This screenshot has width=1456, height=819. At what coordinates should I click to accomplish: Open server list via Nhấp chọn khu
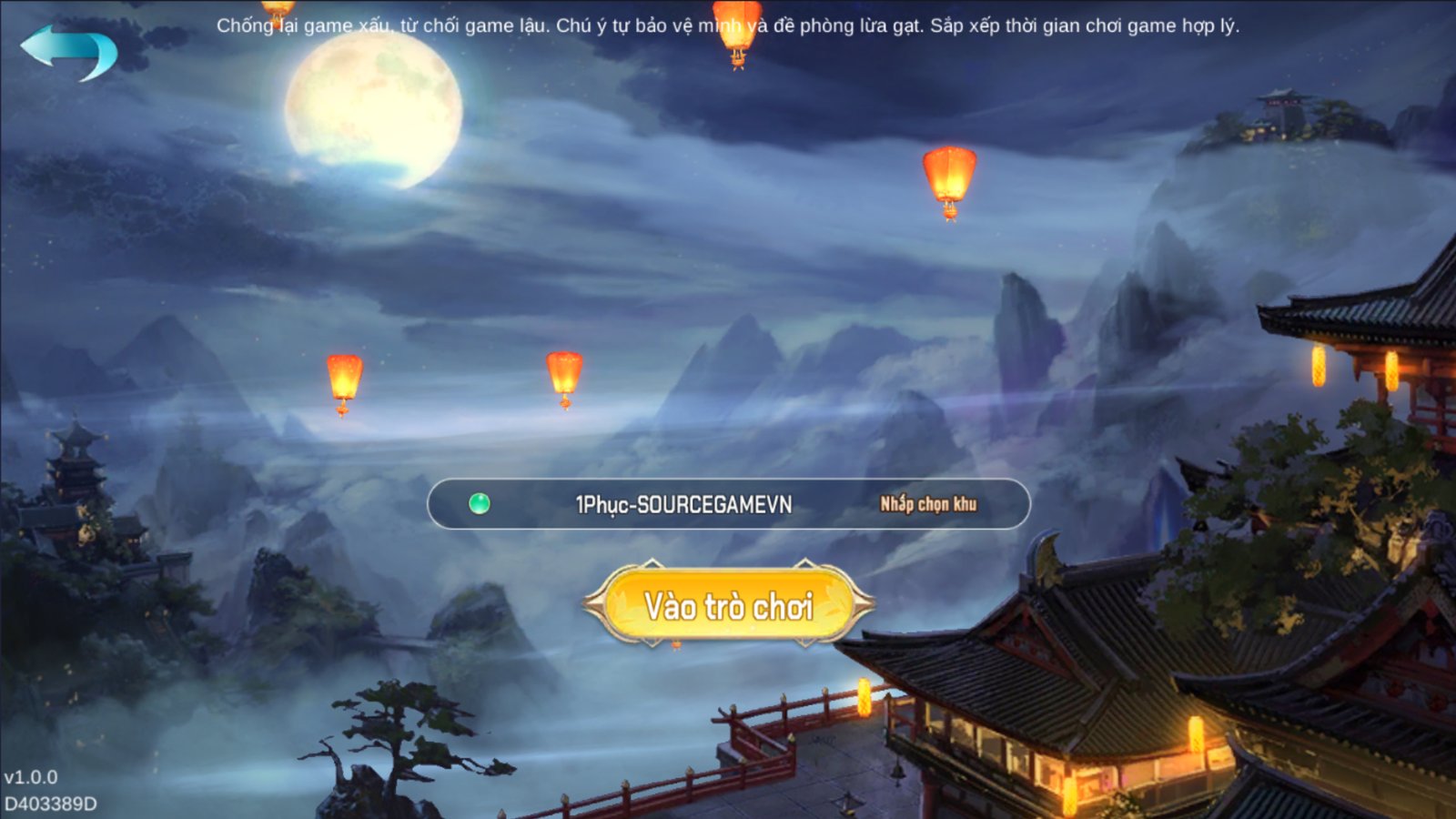927,504
